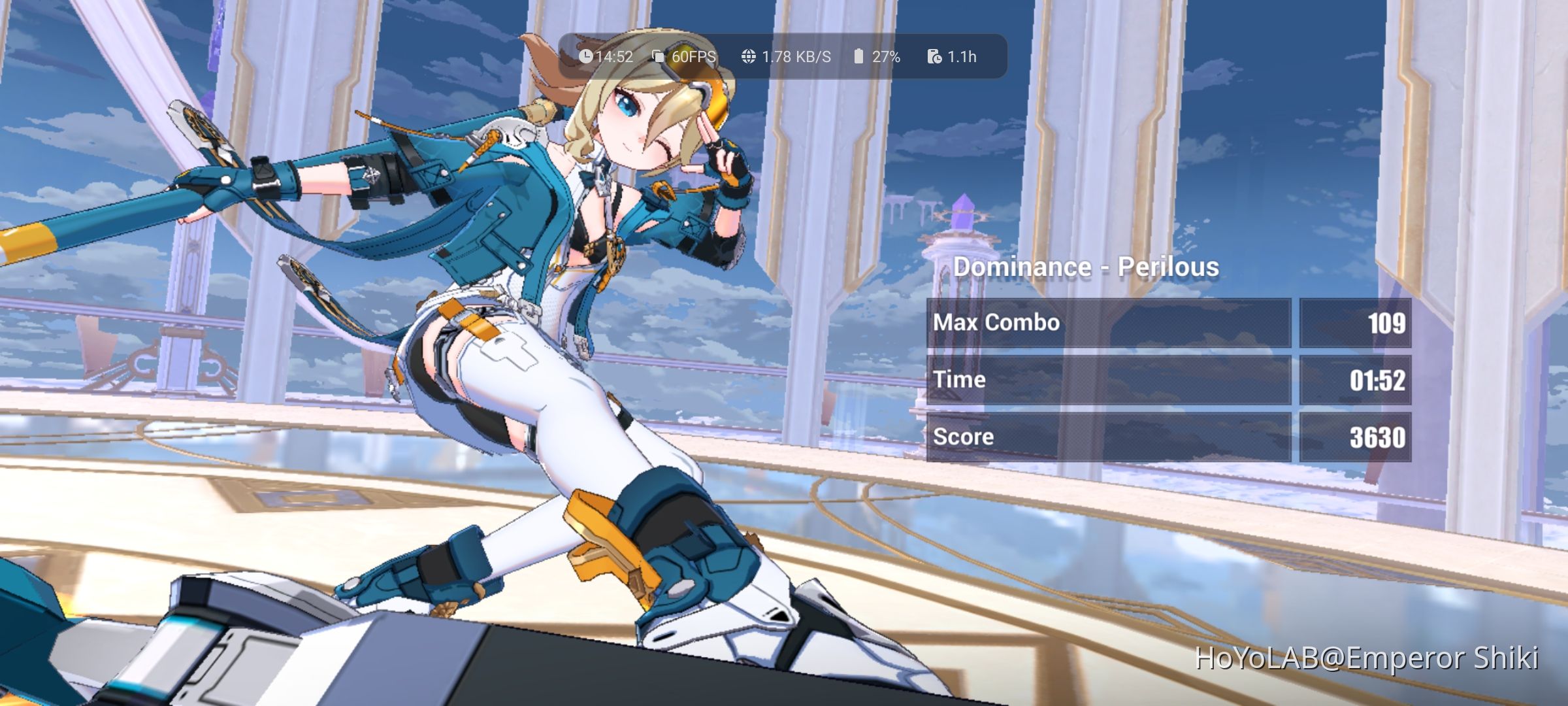This screenshot has height=706, width=1568.
Task: Select the Dominance - Perilous title
Action: coord(1088,267)
